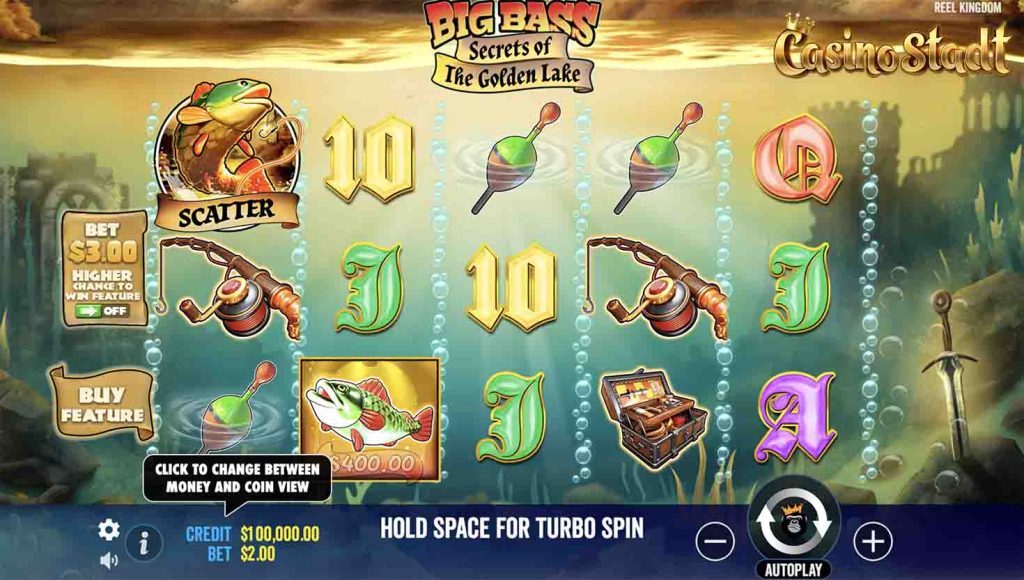The image size is (1024, 580).
Task: Open settings with the gear icon
Action: point(109,530)
